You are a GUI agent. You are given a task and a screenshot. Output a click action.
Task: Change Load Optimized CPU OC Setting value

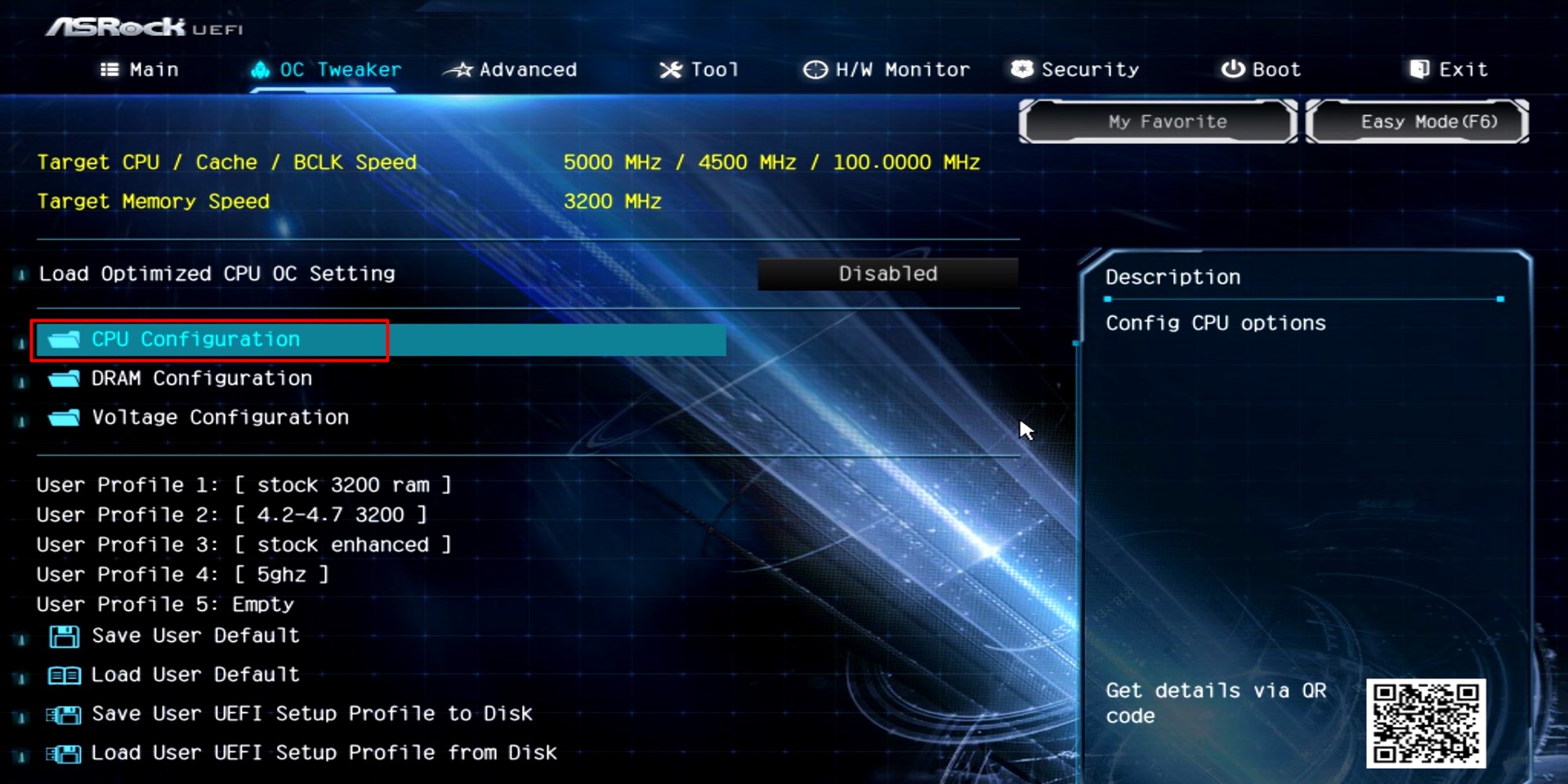(887, 274)
